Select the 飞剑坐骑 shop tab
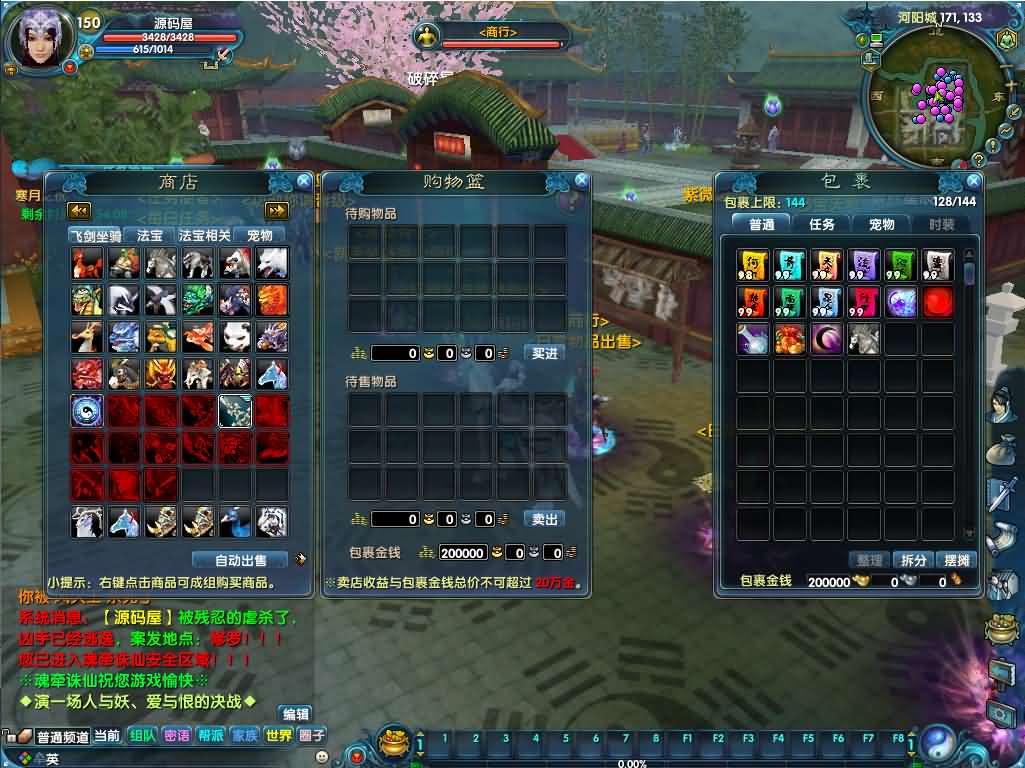The width and height of the screenshot is (1025, 768). [x=95, y=236]
